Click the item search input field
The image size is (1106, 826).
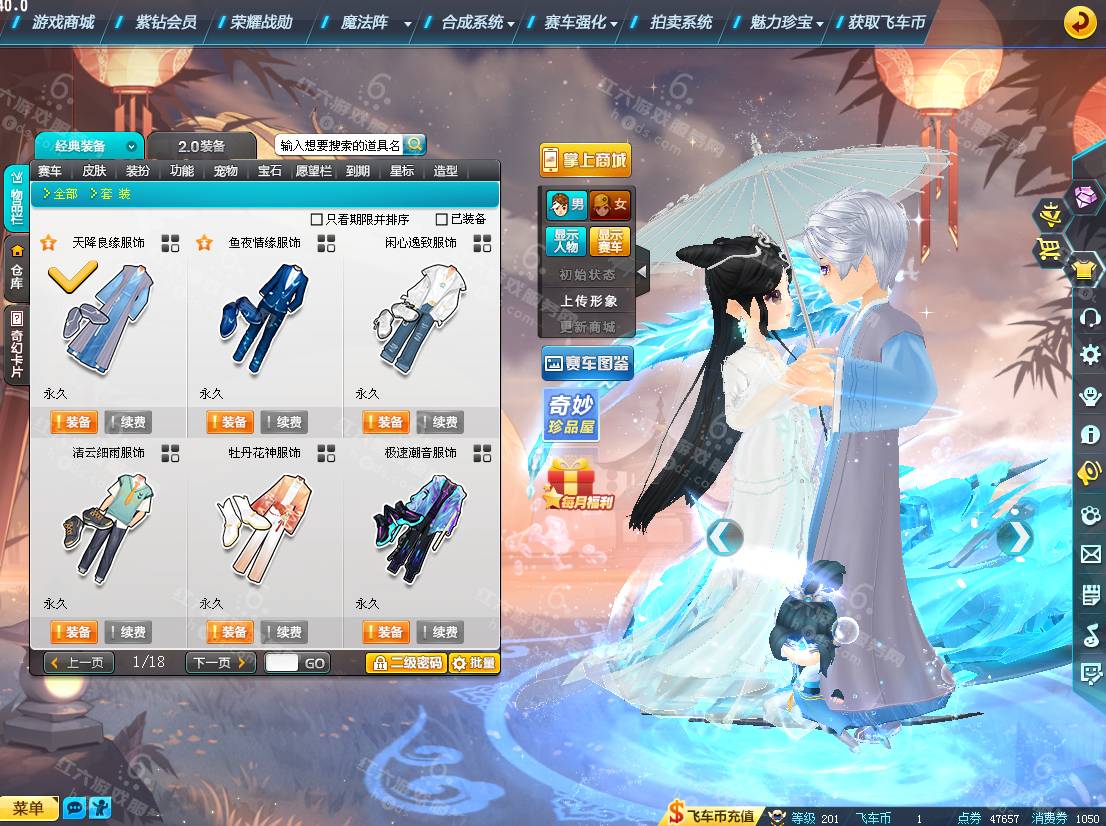(x=339, y=145)
